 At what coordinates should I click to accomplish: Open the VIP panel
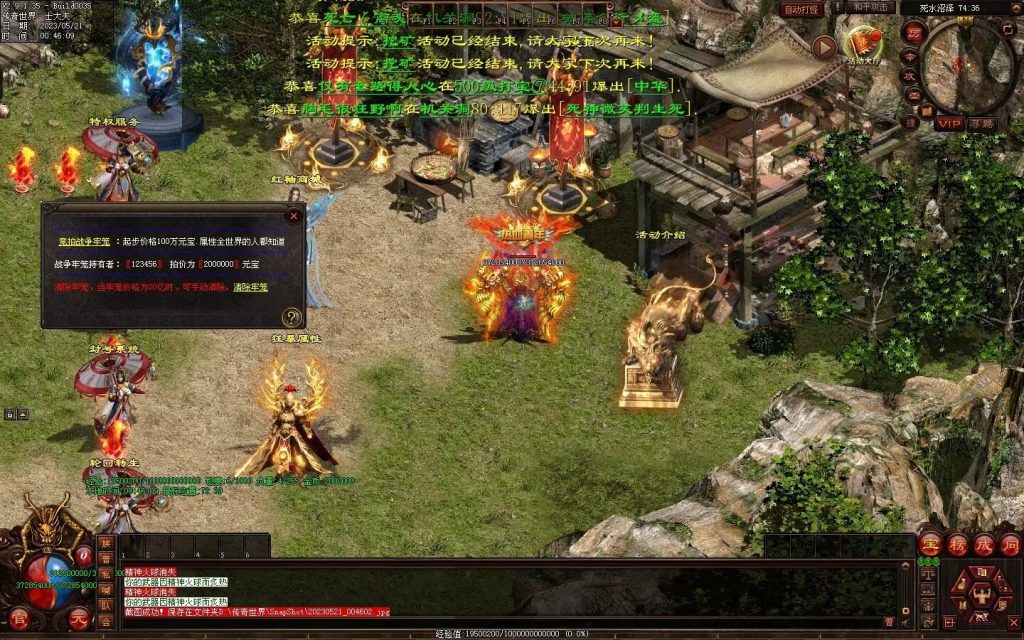[948, 123]
